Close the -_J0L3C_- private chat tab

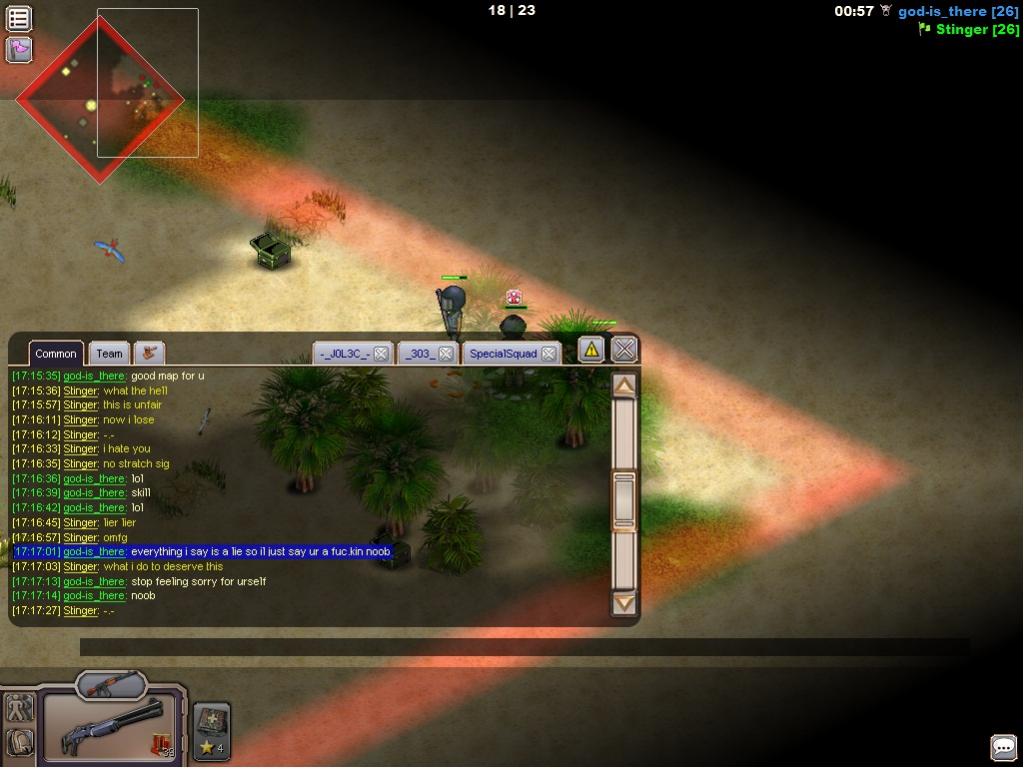click(381, 354)
